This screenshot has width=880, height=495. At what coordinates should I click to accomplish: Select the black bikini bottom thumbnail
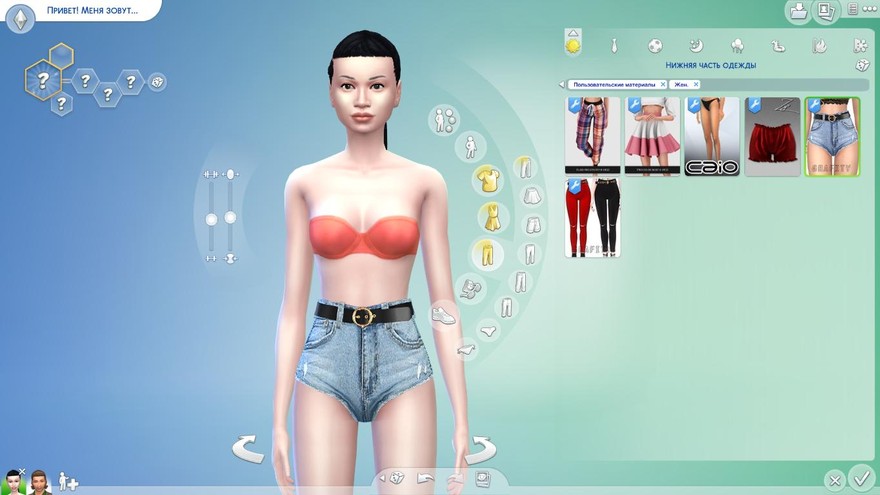click(x=712, y=136)
